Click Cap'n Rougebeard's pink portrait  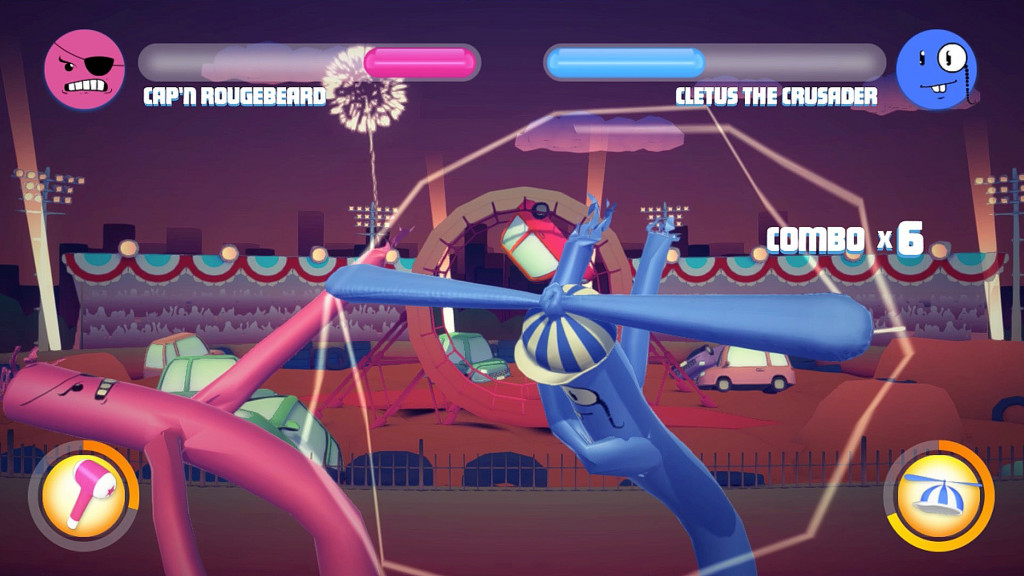click(x=85, y=69)
